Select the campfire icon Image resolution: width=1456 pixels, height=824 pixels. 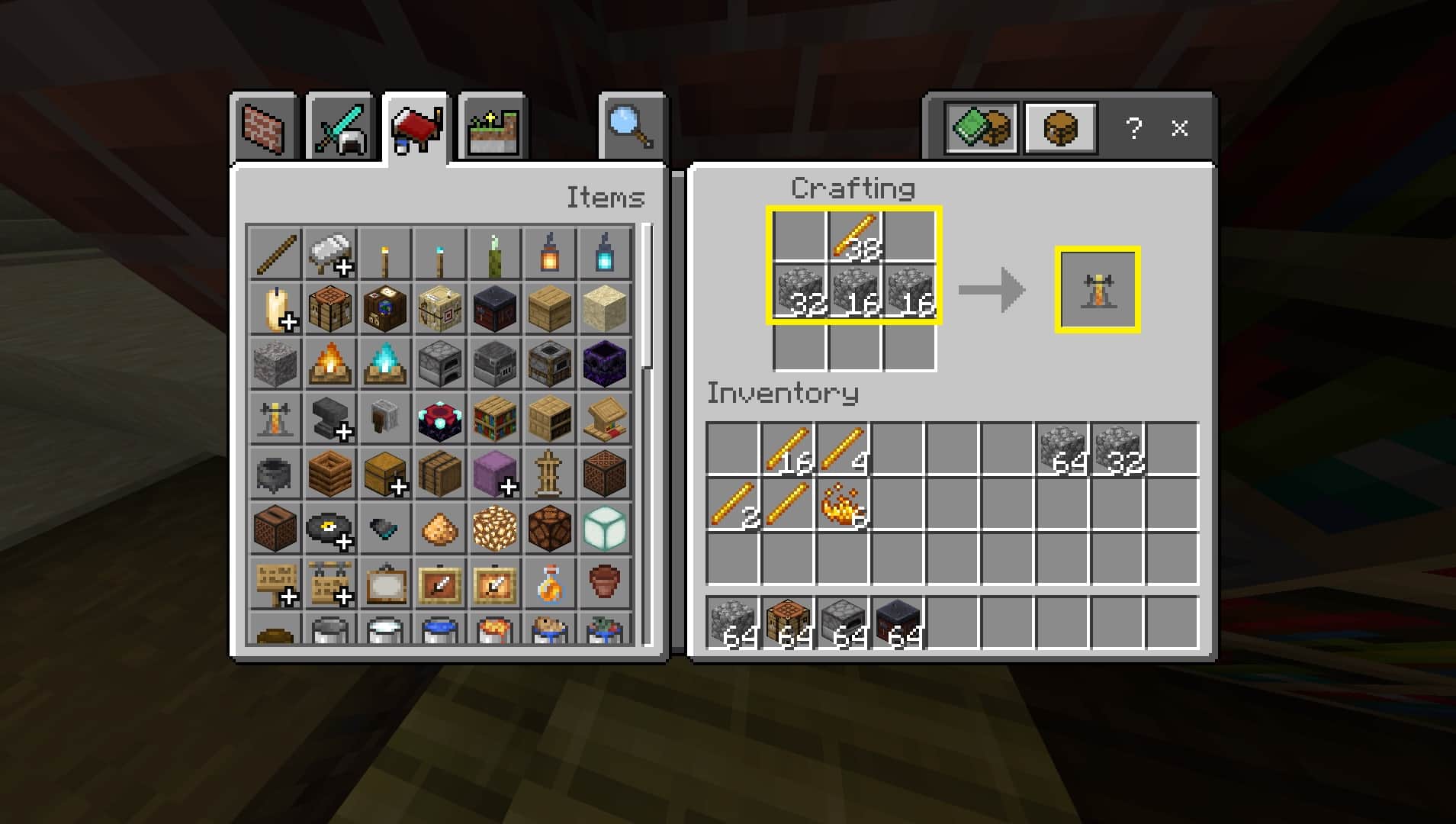[x=330, y=365]
